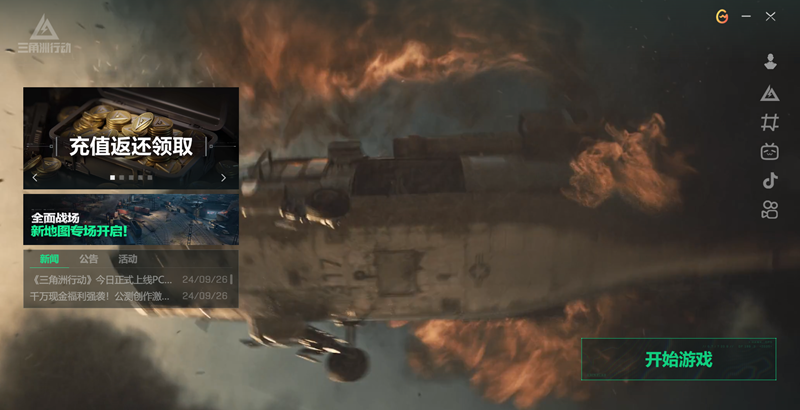Open the 《三角洲行动》今日正式上线 news item
Image resolution: width=800 pixels, height=410 pixels.
point(103,279)
